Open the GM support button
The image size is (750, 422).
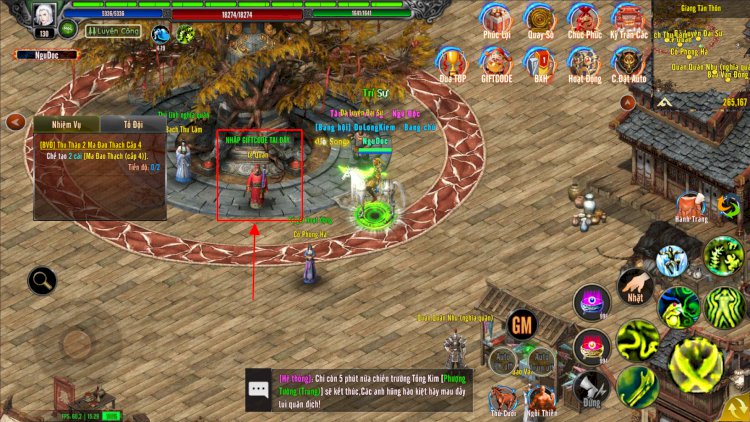tap(521, 324)
